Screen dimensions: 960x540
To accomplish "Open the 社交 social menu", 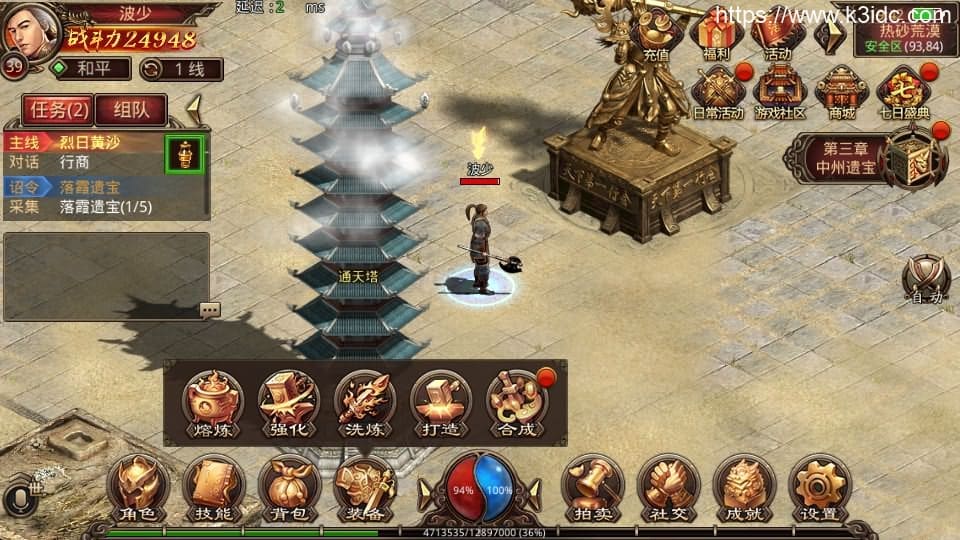I will 667,486.
